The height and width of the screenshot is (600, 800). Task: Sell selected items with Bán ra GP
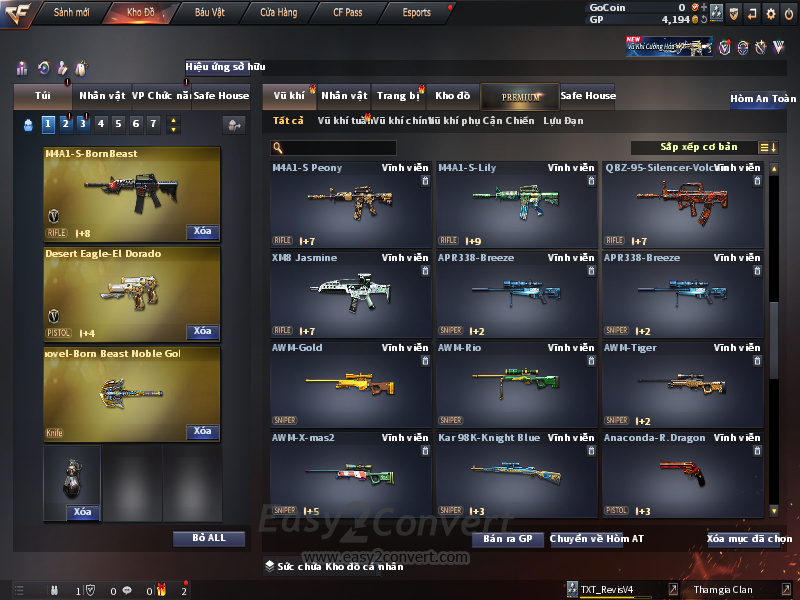tap(507, 539)
